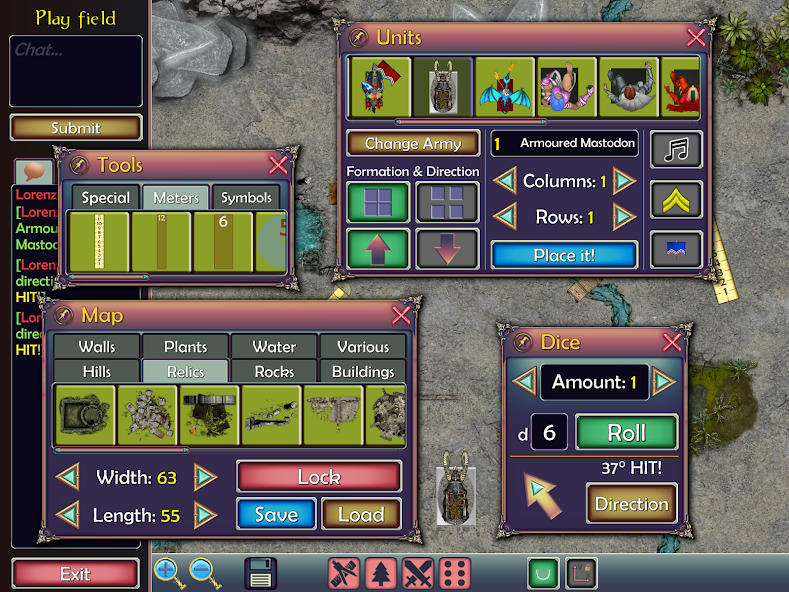Viewport: 789px width, 592px height.
Task: Roll a Direction result
Action: (630, 504)
